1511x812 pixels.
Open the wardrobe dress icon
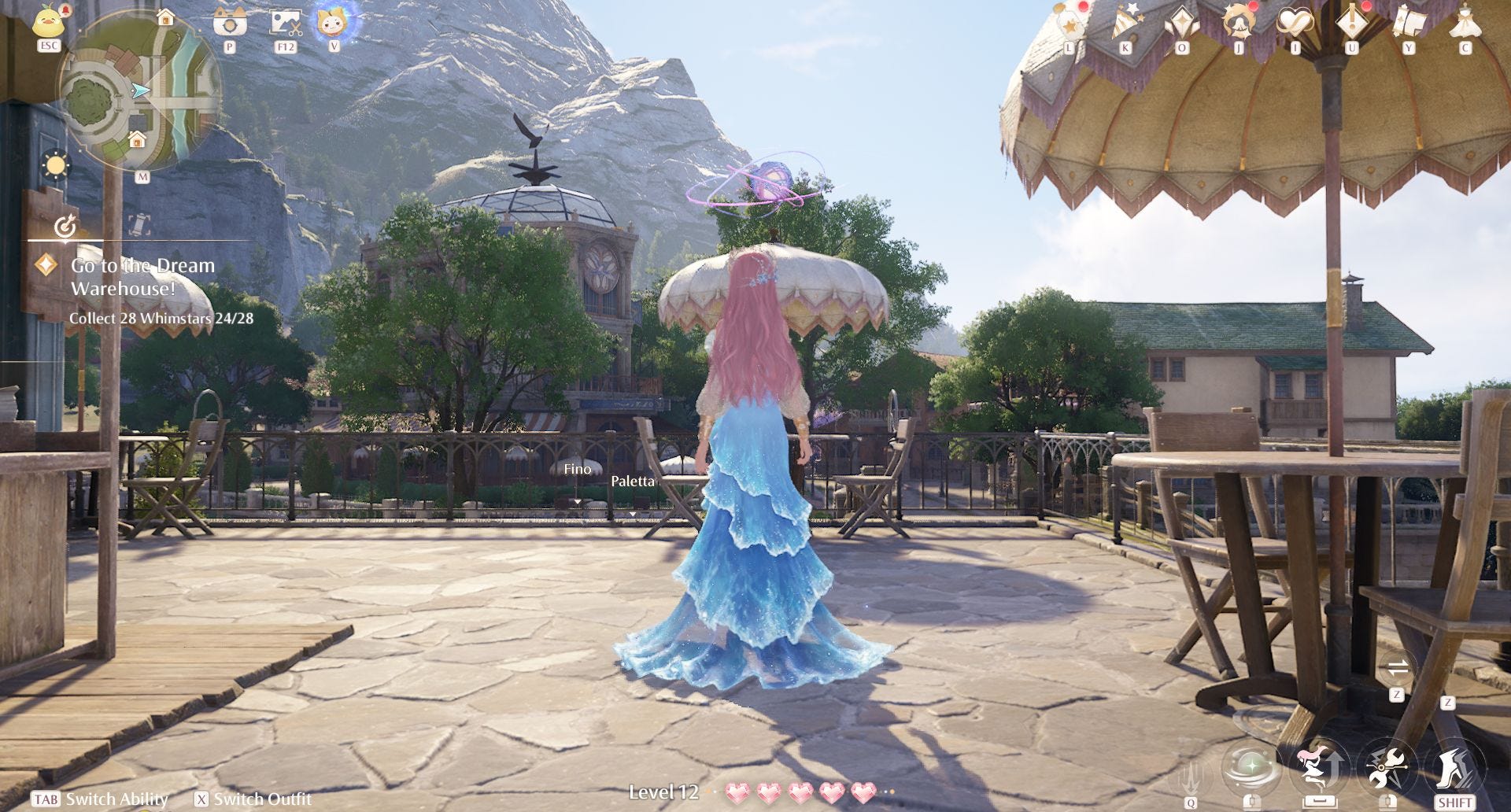[1465, 22]
